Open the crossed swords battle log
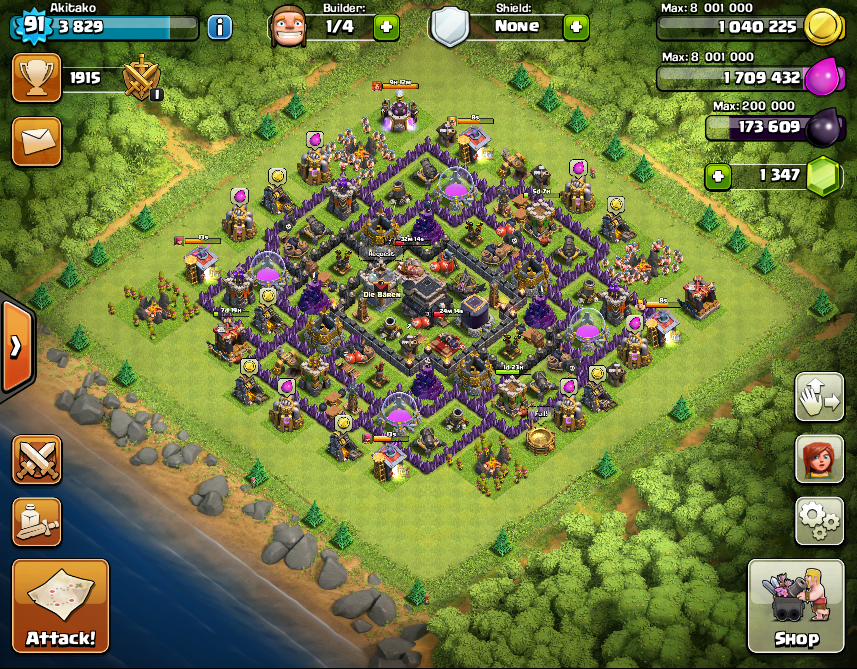The image size is (857, 669). (x=37, y=459)
